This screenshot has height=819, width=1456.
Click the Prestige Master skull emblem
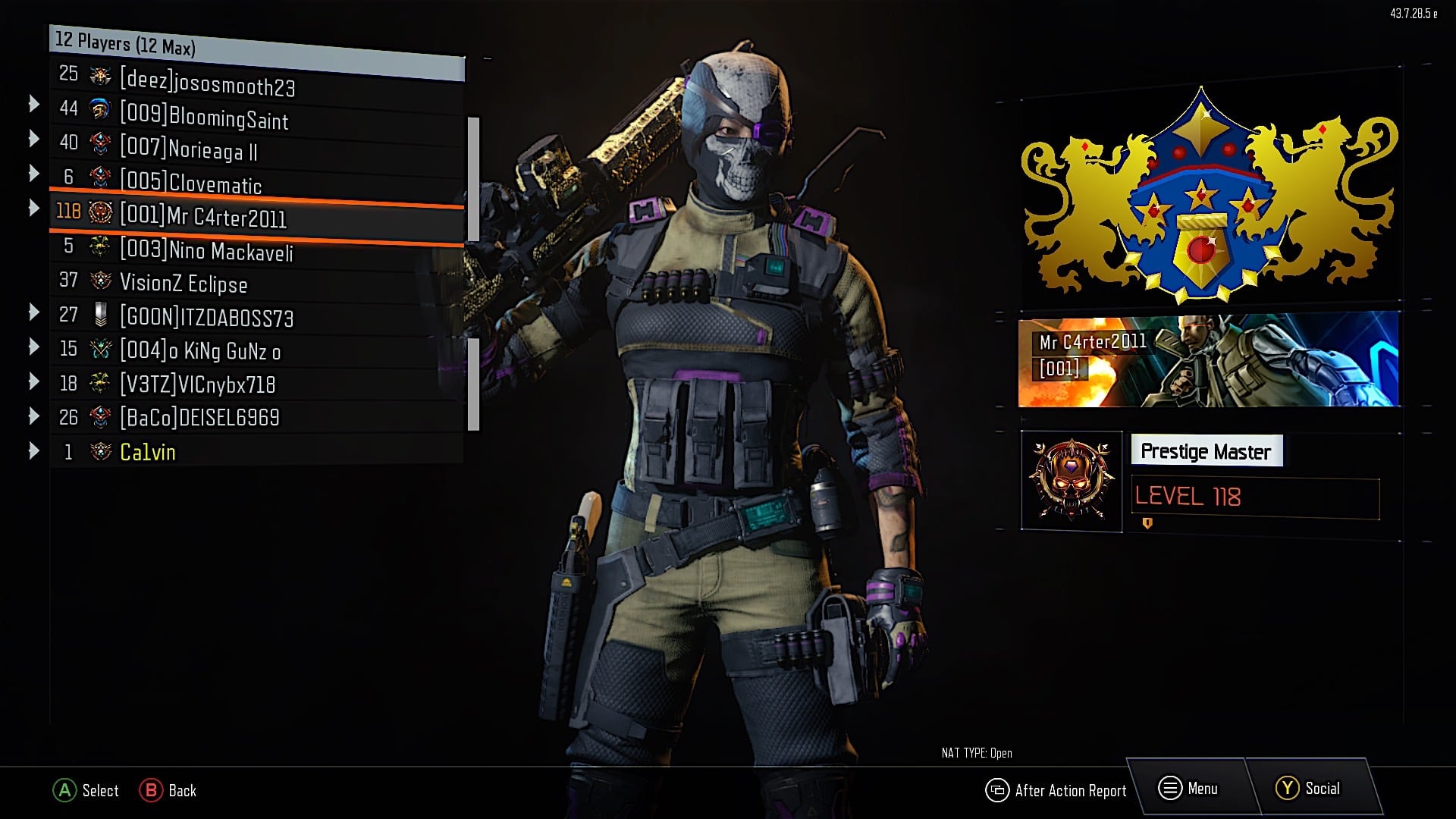[x=1071, y=479]
